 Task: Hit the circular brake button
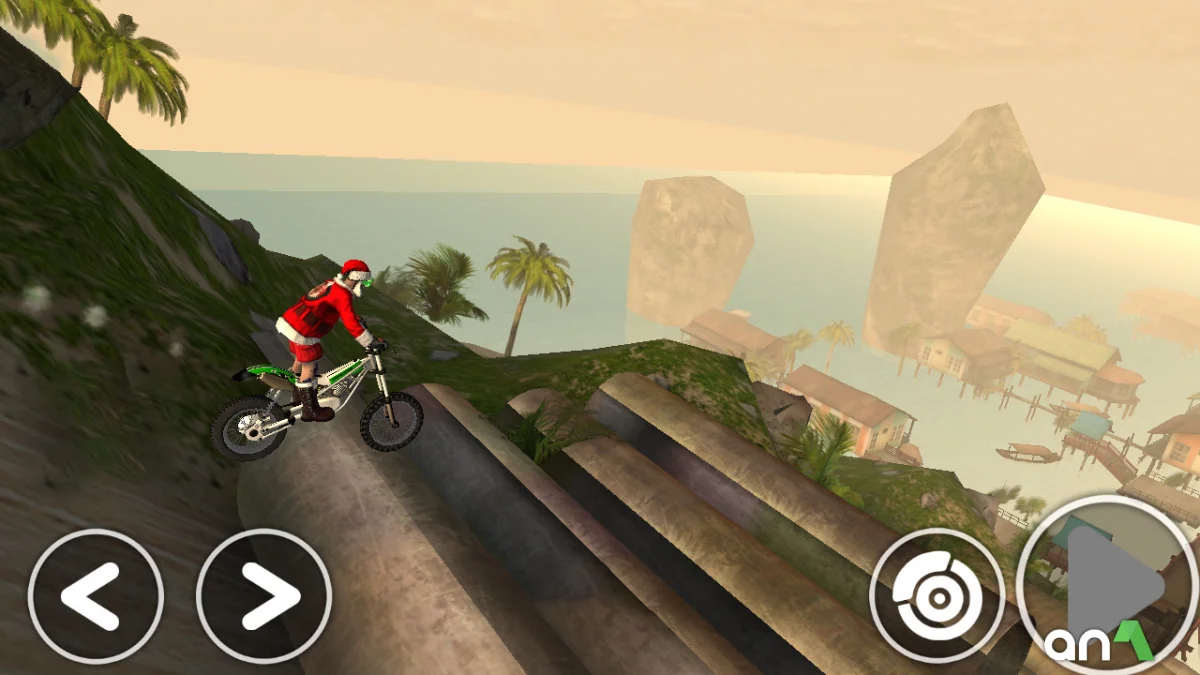click(937, 596)
